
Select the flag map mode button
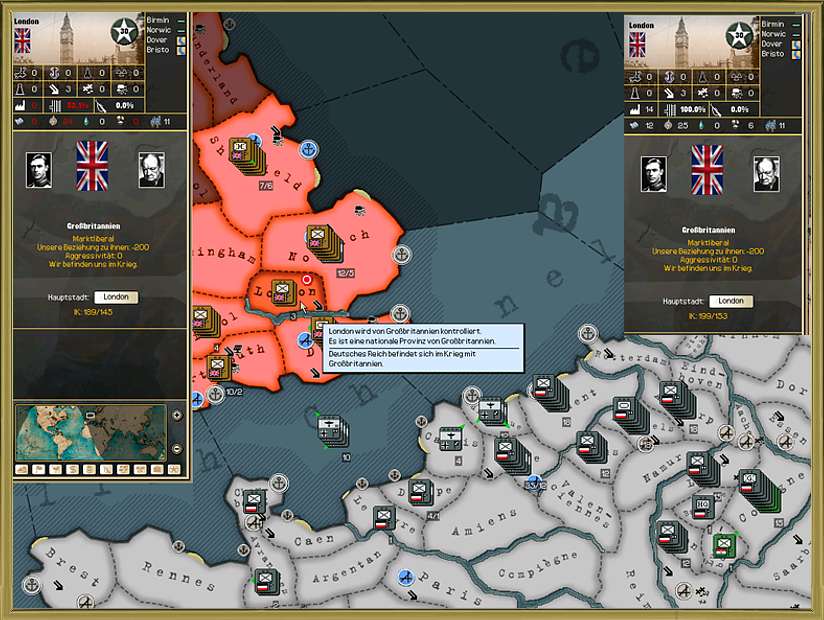(39, 469)
